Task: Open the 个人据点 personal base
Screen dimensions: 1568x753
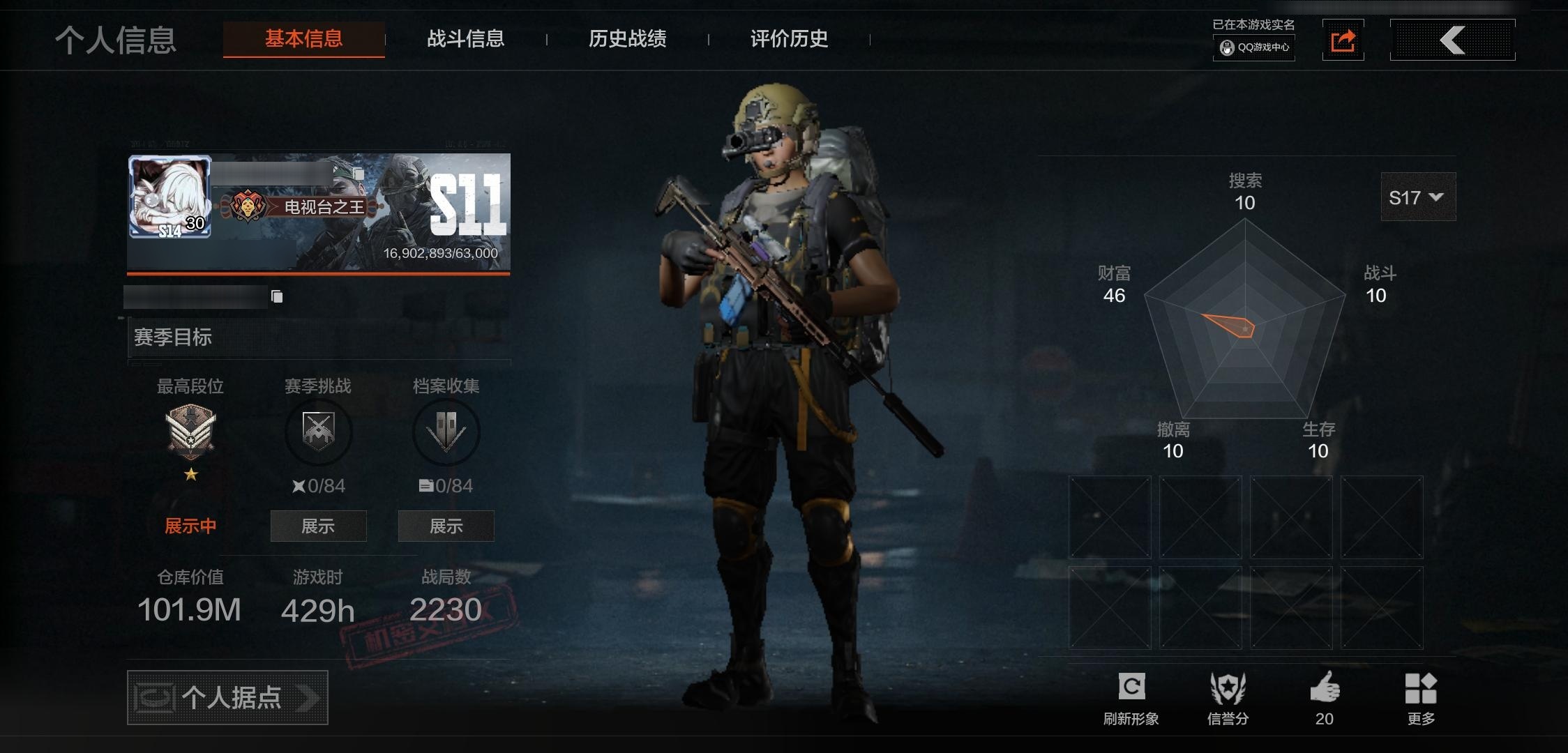Action: [227, 697]
